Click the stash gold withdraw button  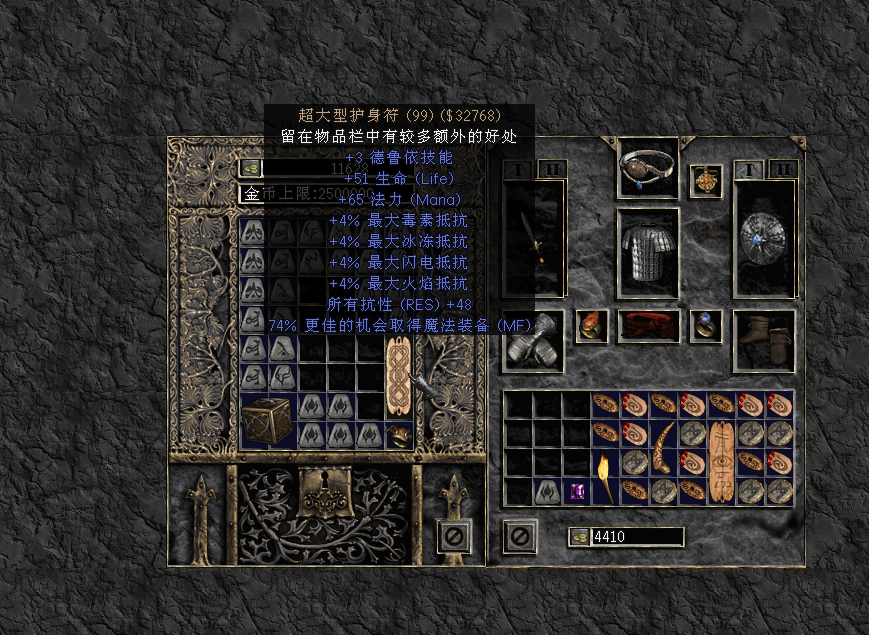[x=250, y=168]
